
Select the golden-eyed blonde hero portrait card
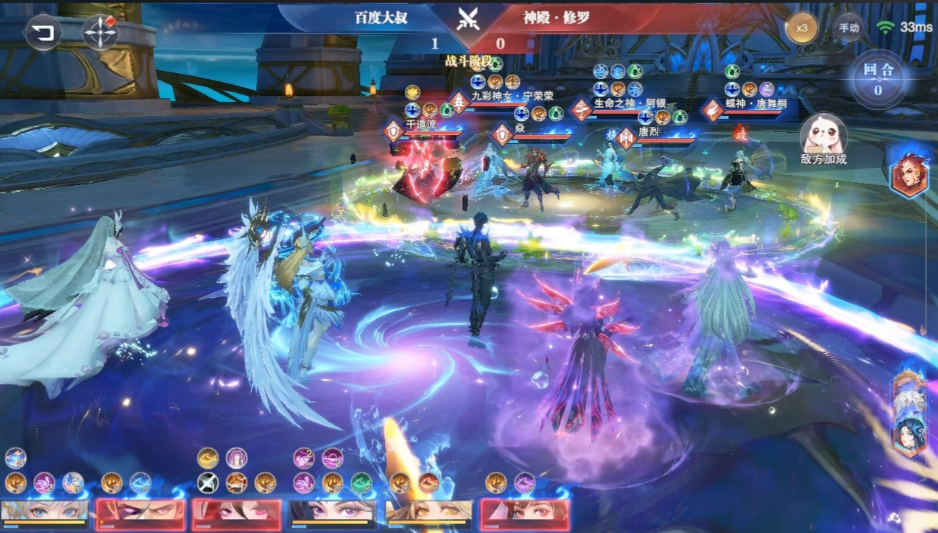point(428,513)
